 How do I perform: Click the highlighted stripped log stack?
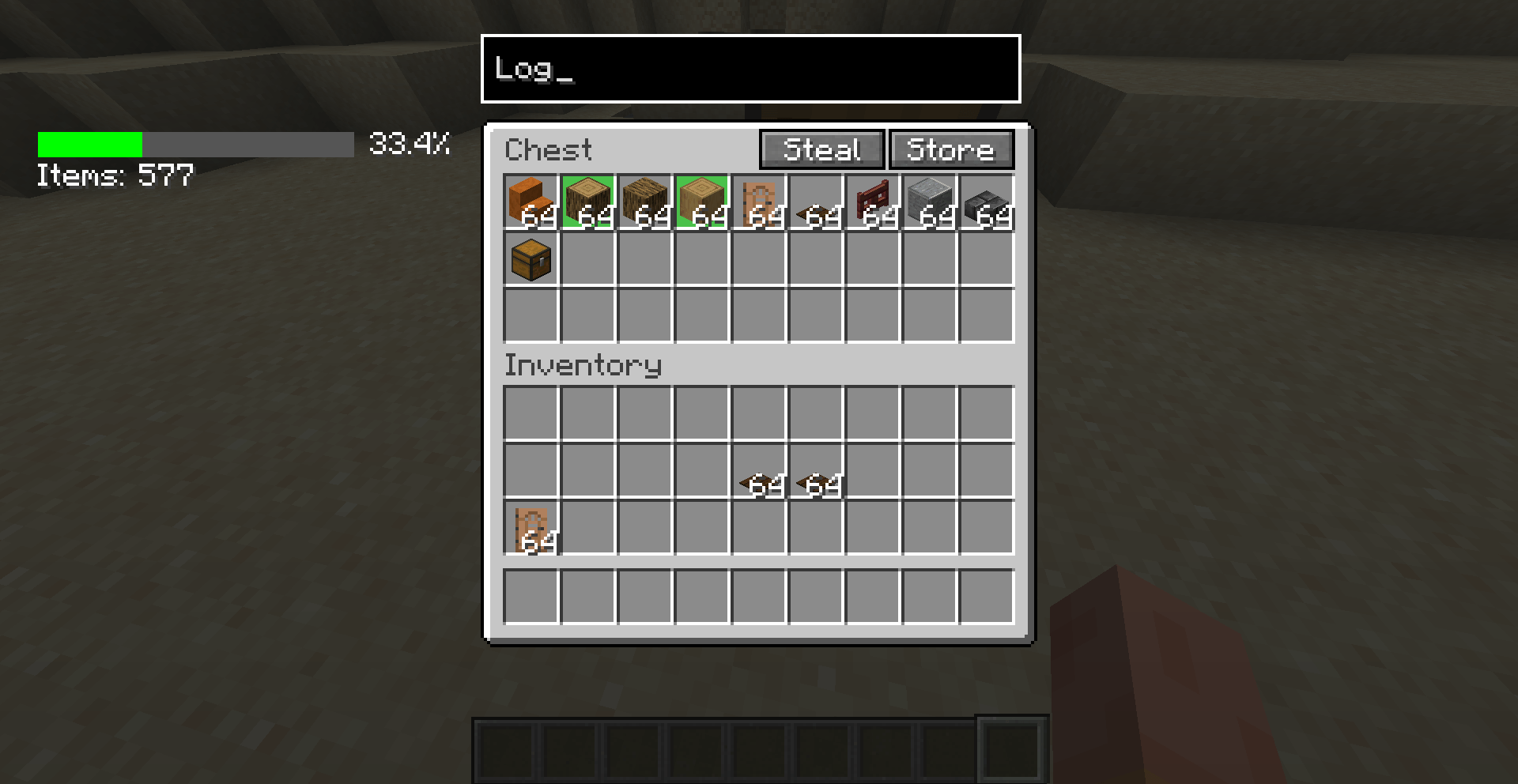coord(588,202)
